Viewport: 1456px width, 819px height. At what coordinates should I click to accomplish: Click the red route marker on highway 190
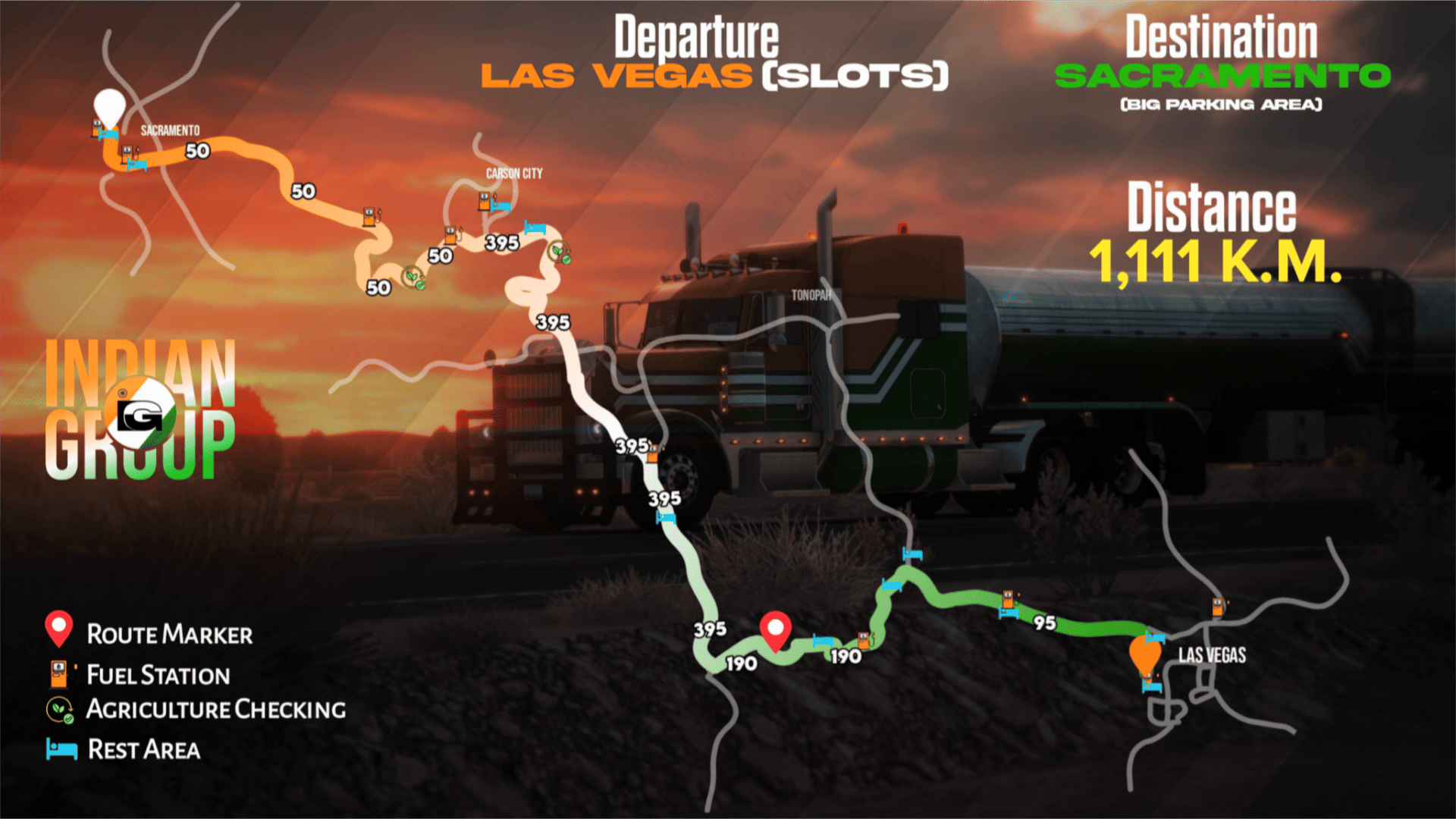775,629
